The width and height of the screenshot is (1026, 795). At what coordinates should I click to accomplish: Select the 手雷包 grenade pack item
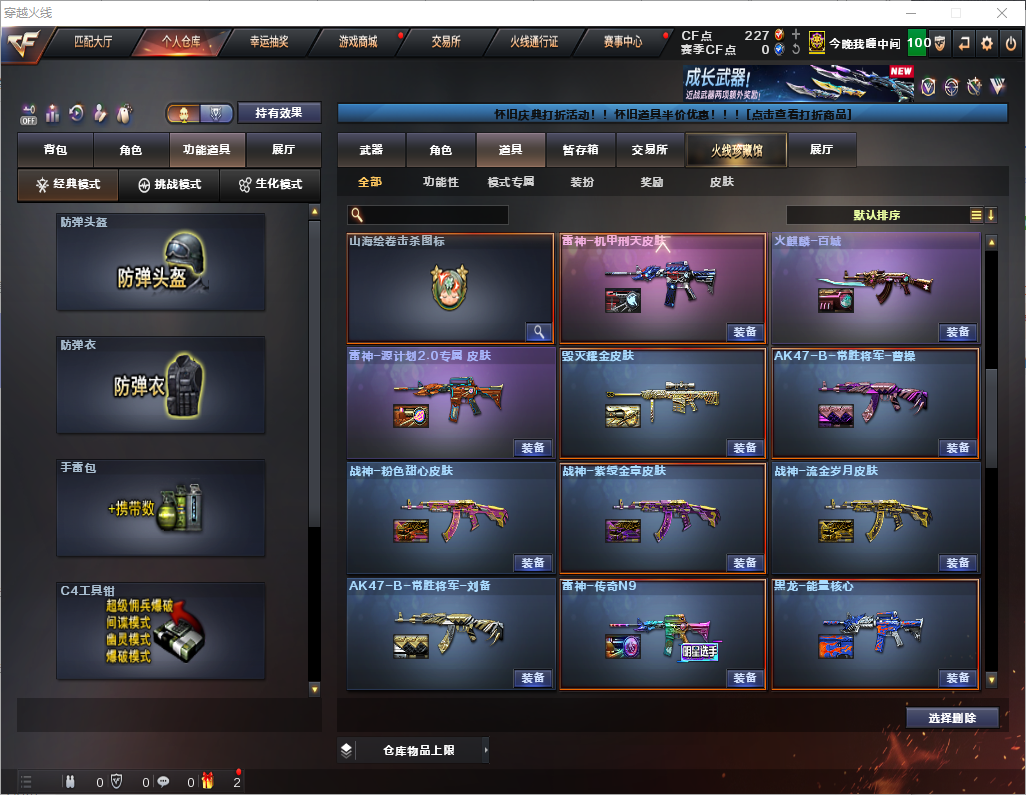[x=161, y=508]
